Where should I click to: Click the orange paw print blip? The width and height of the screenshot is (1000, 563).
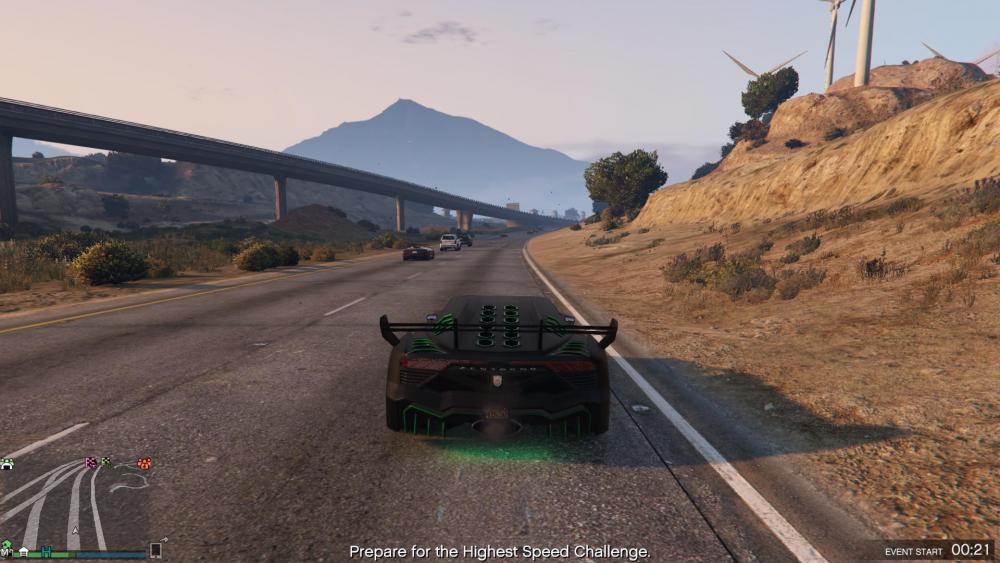click(x=144, y=463)
